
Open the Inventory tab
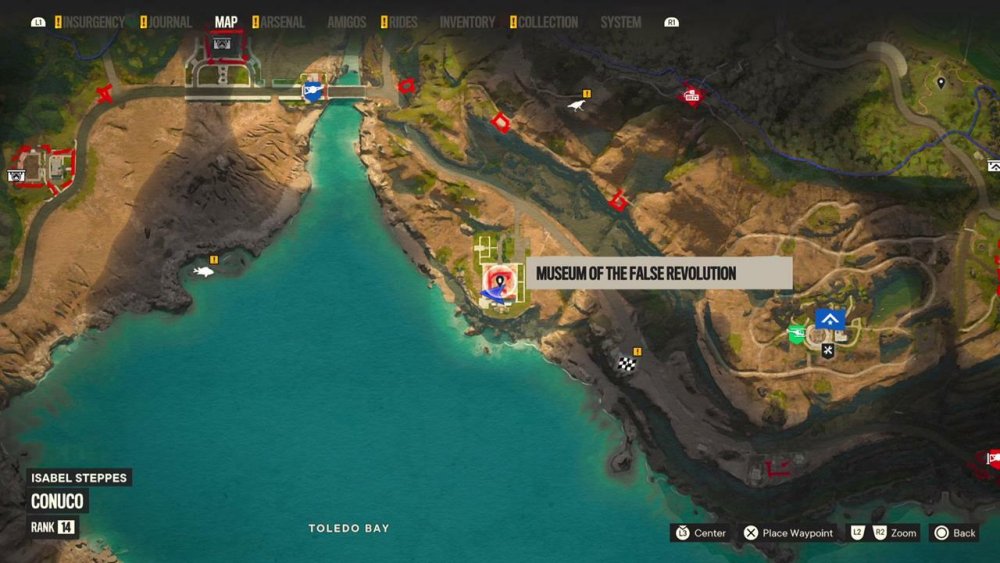click(467, 22)
